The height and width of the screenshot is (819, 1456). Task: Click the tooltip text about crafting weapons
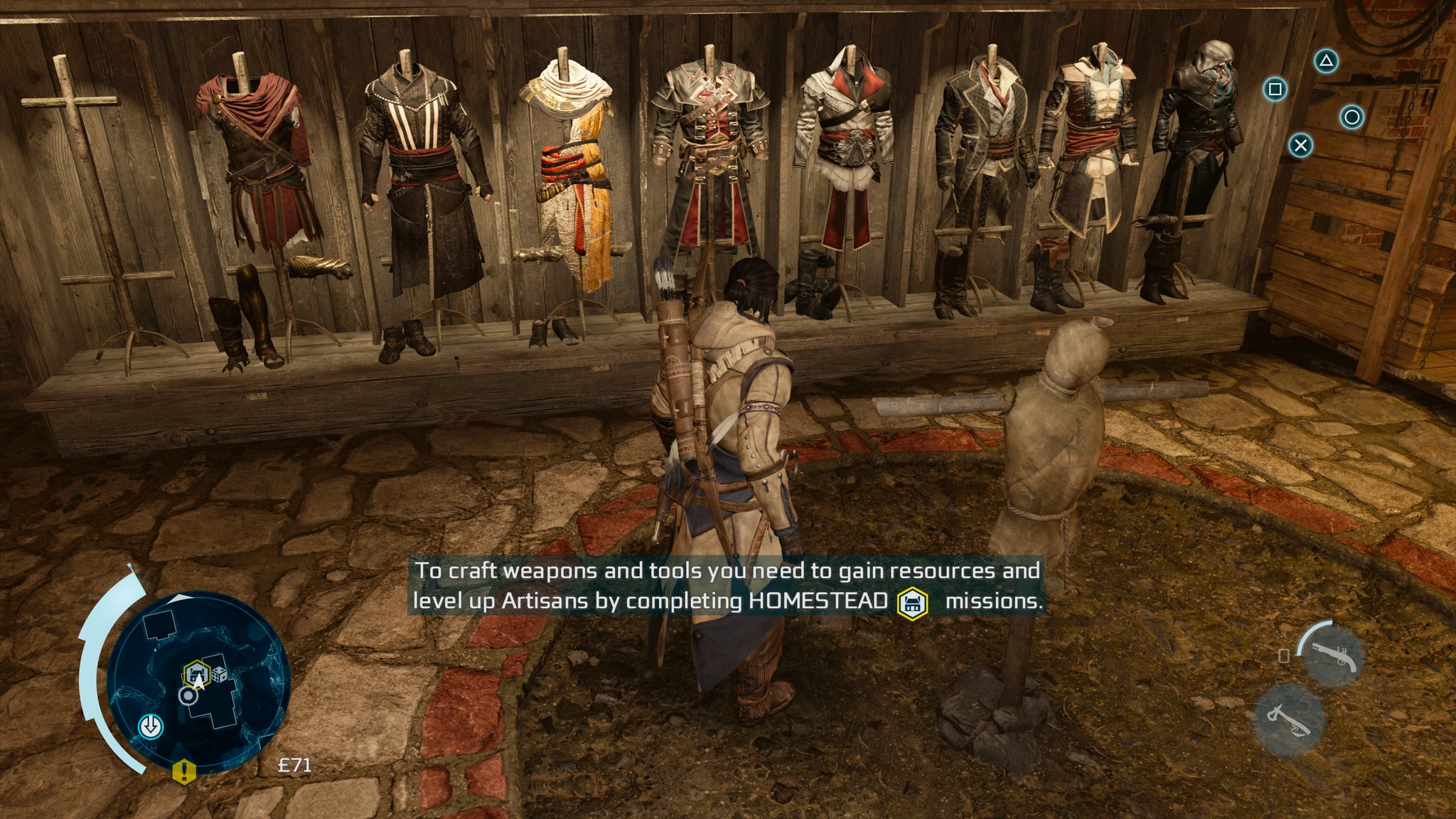pyautogui.click(x=711, y=571)
